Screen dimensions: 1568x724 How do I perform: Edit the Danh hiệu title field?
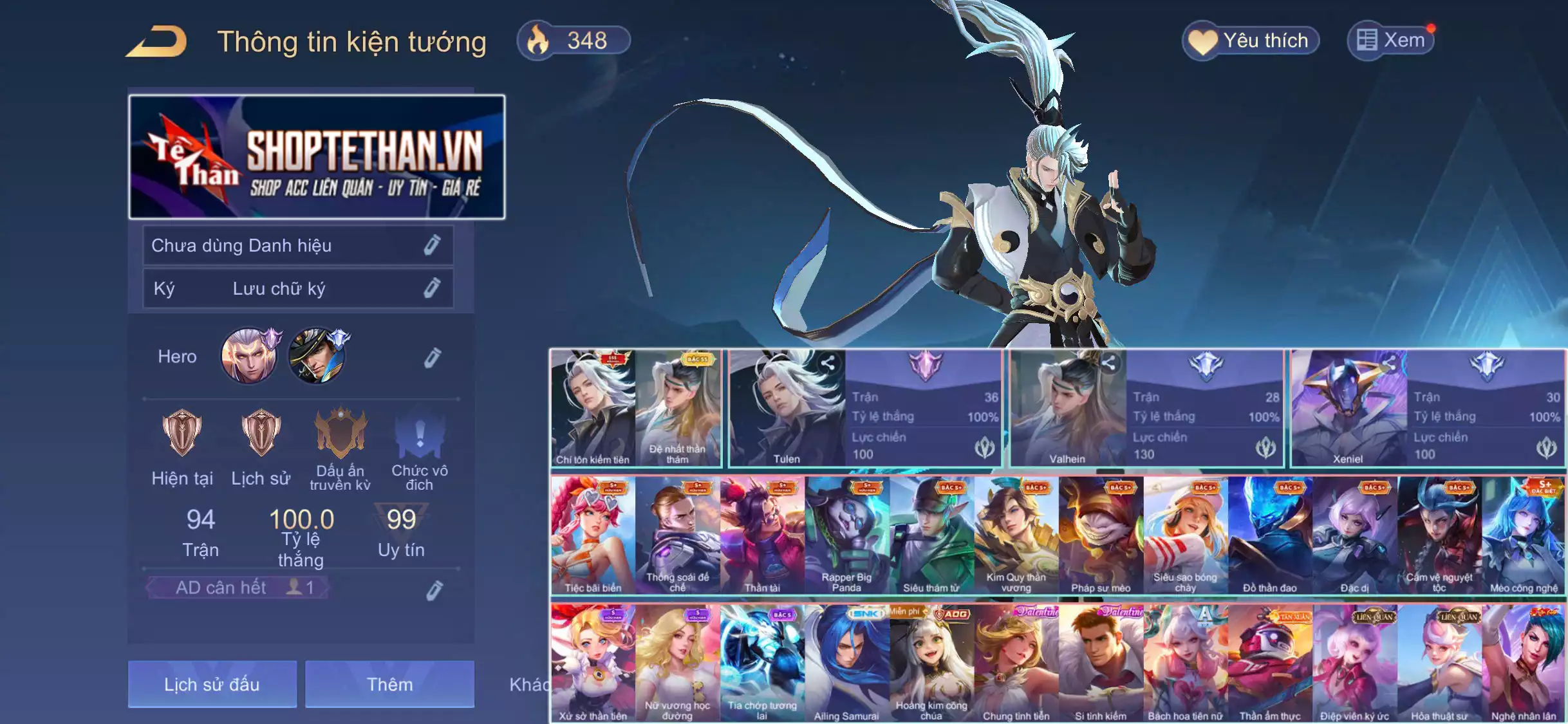(x=432, y=245)
